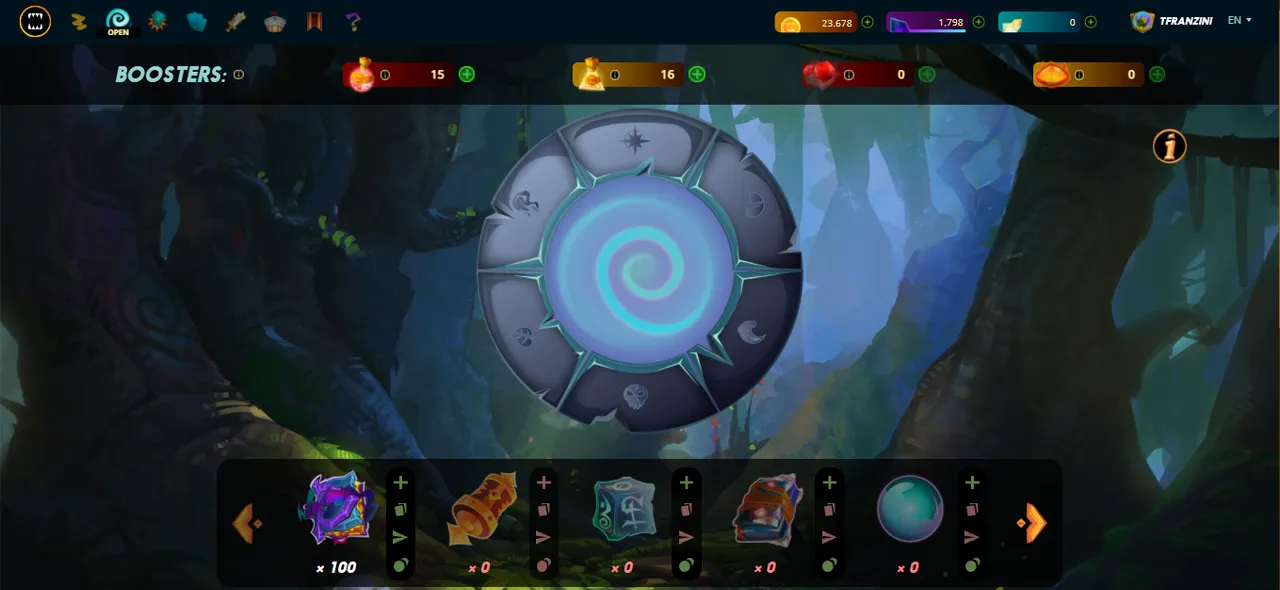Open the sword battle menu icon
This screenshot has width=1280, height=590.
click(x=236, y=21)
